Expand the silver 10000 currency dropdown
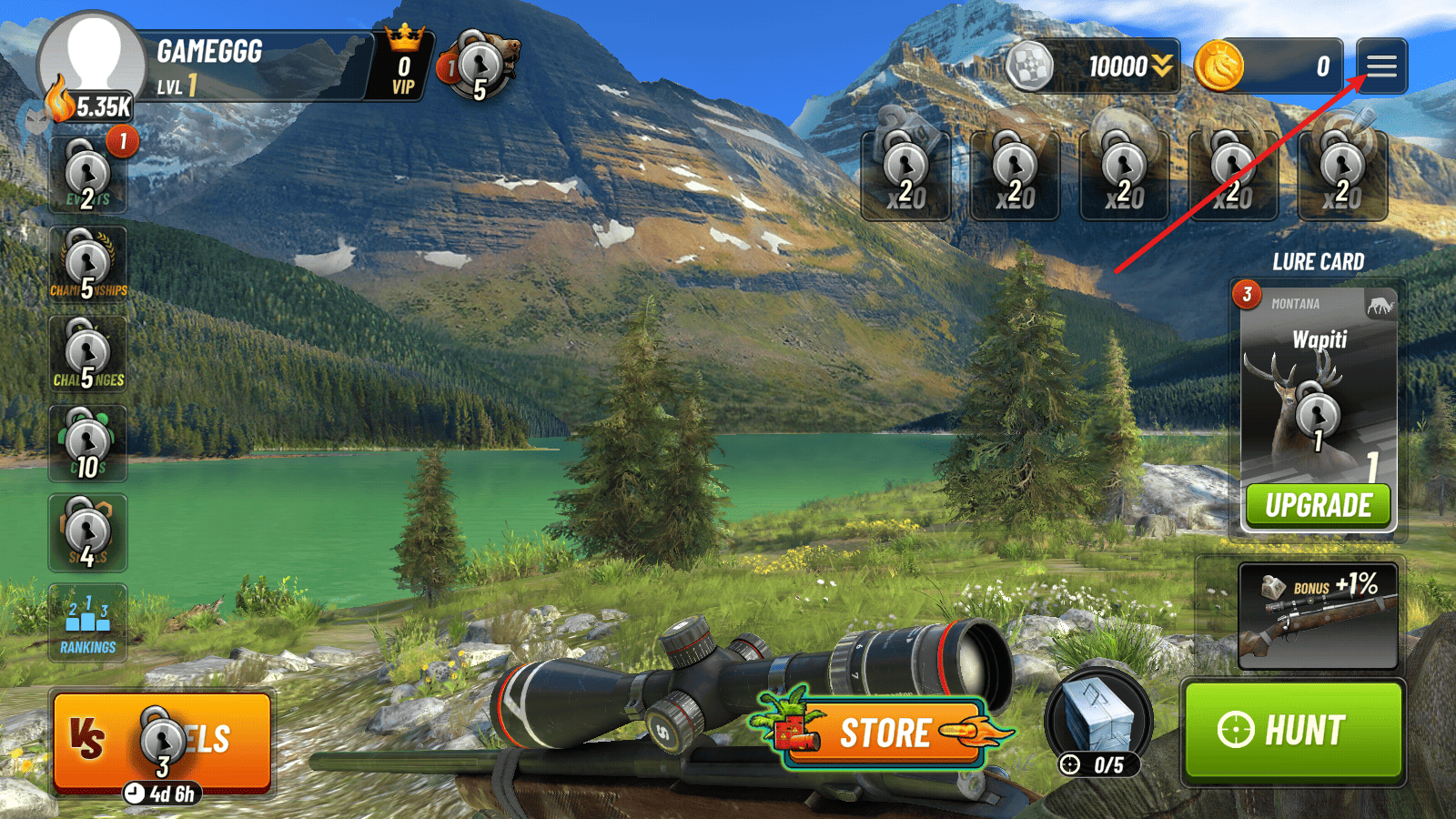 click(x=1162, y=66)
